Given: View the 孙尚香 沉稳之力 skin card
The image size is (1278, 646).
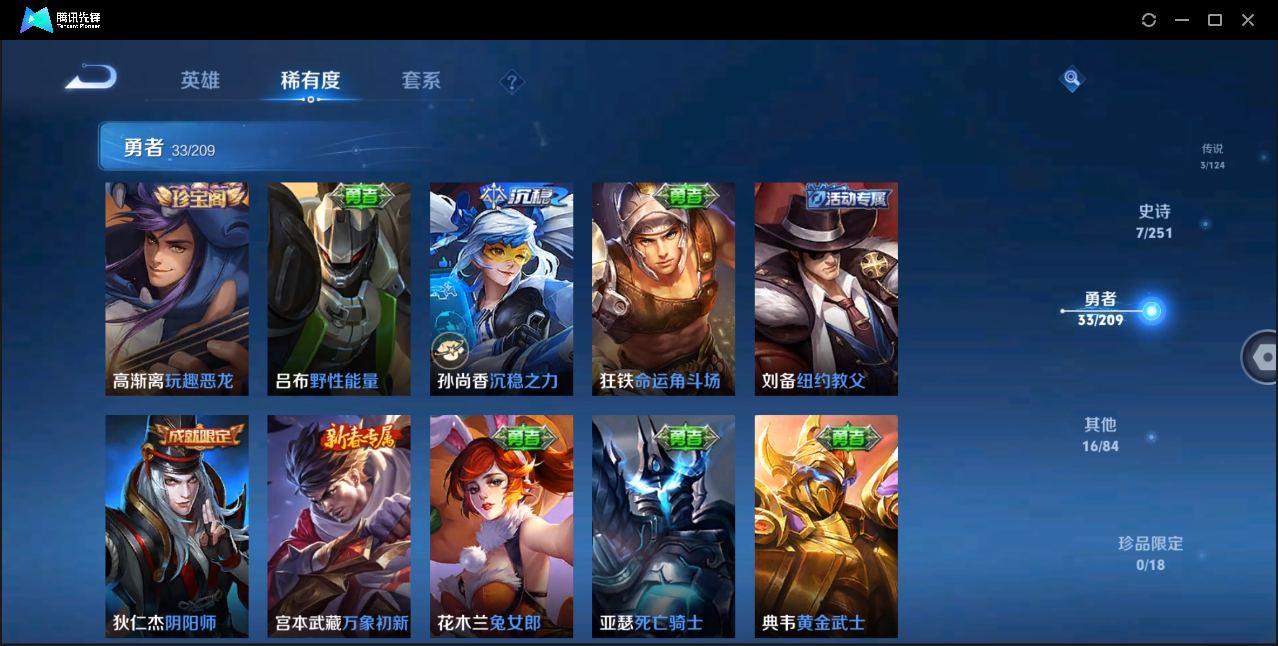Looking at the screenshot, I should pyautogui.click(x=501, y=289).
